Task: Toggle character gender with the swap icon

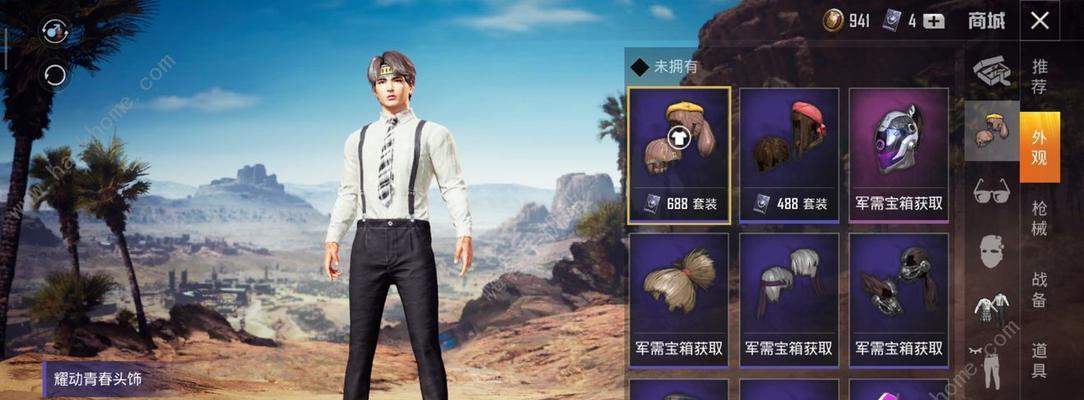Action: 53,33
